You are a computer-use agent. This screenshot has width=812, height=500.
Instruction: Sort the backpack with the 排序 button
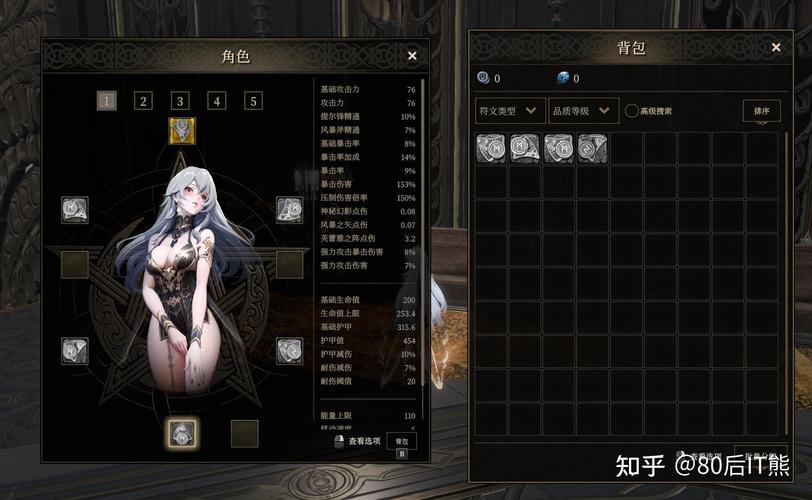pyautogui.click(x=761, y=111)
